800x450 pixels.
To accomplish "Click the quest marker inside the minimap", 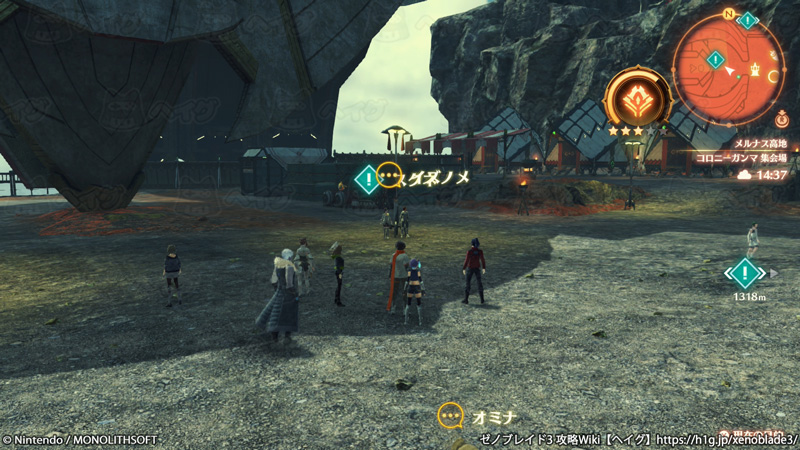I will [715, 60].
